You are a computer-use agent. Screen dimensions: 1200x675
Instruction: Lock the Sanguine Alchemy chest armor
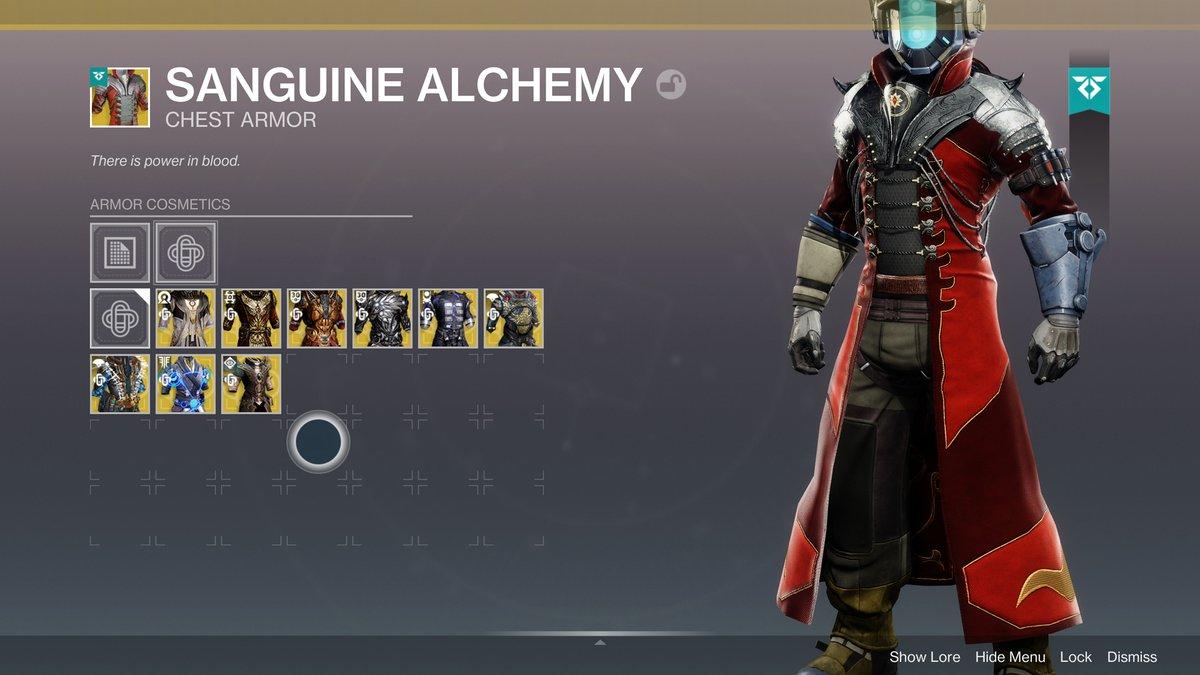[1076, 657]
